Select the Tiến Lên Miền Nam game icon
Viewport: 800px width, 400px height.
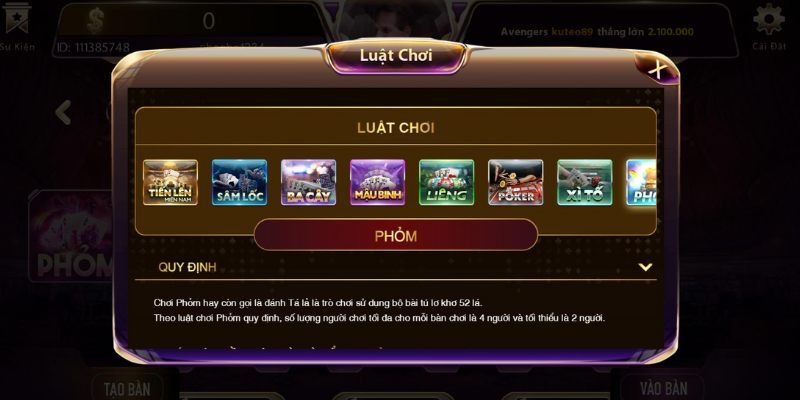coord(170,182)
